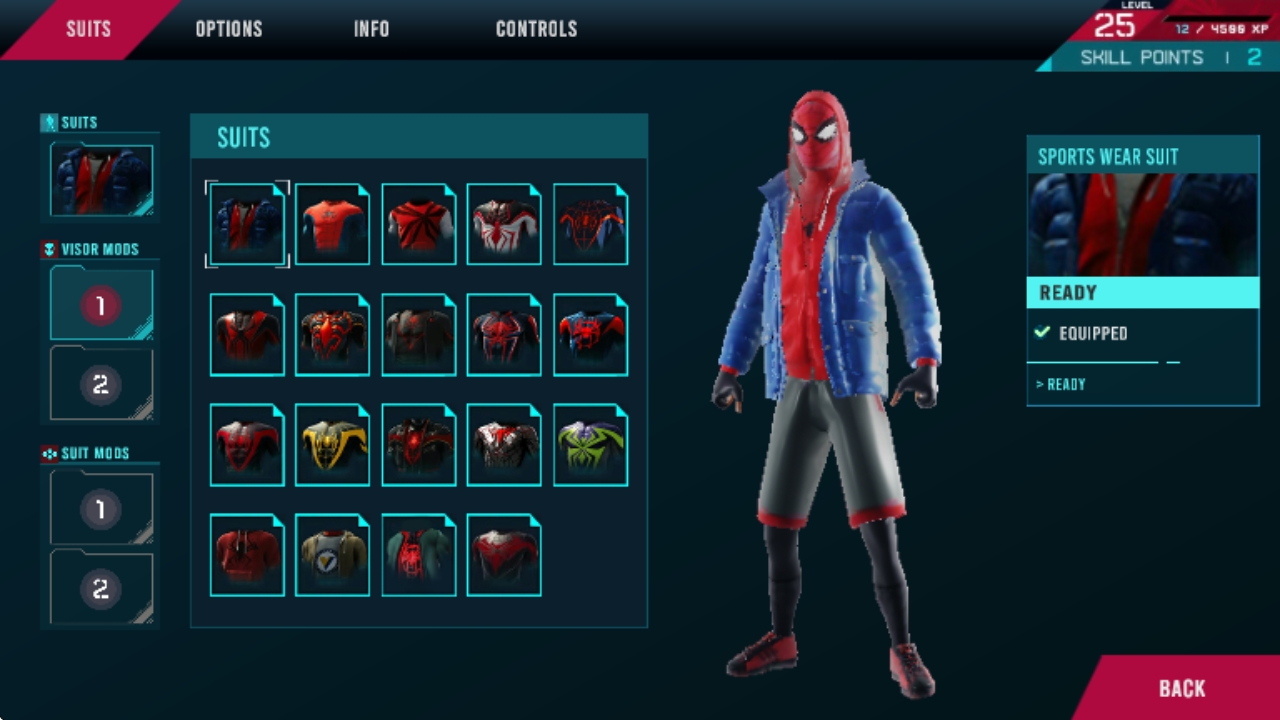The height and width of the screenshot is (720, 1280).
Task: Open Suit Mods slot 2
Action: tap(101, 589)
